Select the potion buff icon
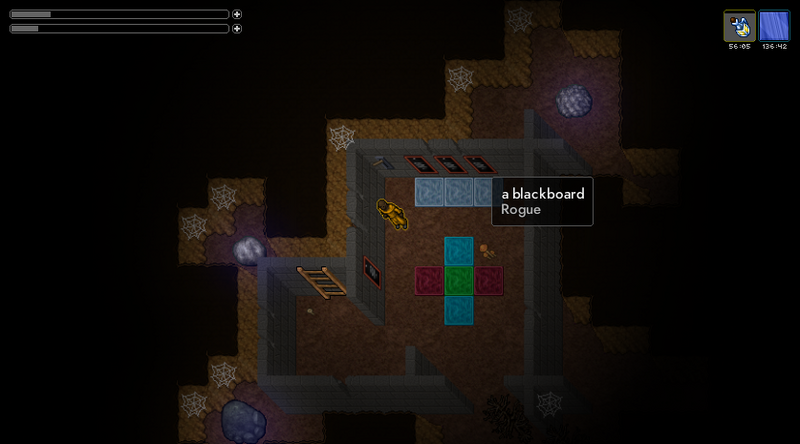 (x=740, y=26)
